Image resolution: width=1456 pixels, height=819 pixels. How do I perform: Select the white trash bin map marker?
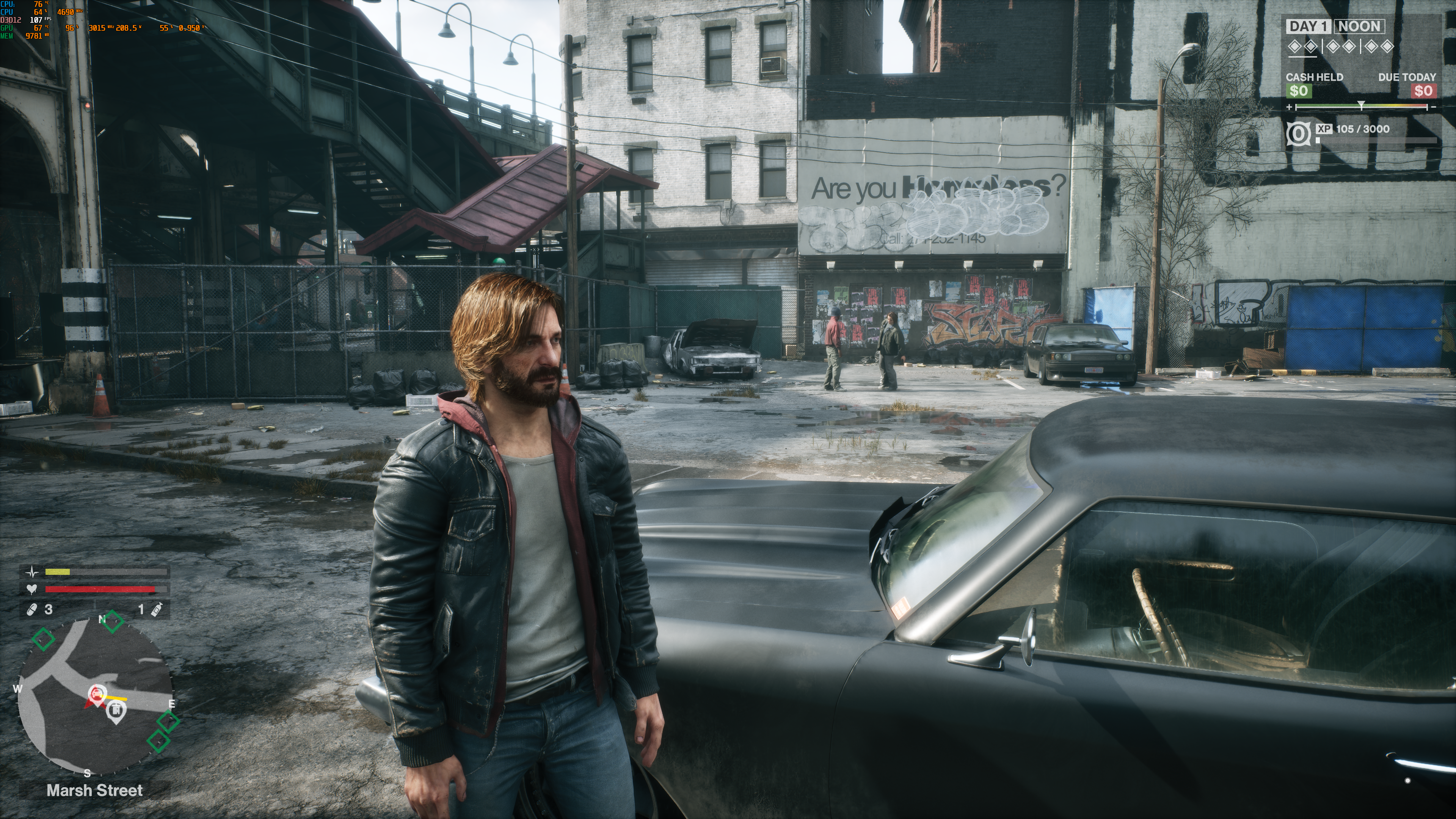point(116,710)
